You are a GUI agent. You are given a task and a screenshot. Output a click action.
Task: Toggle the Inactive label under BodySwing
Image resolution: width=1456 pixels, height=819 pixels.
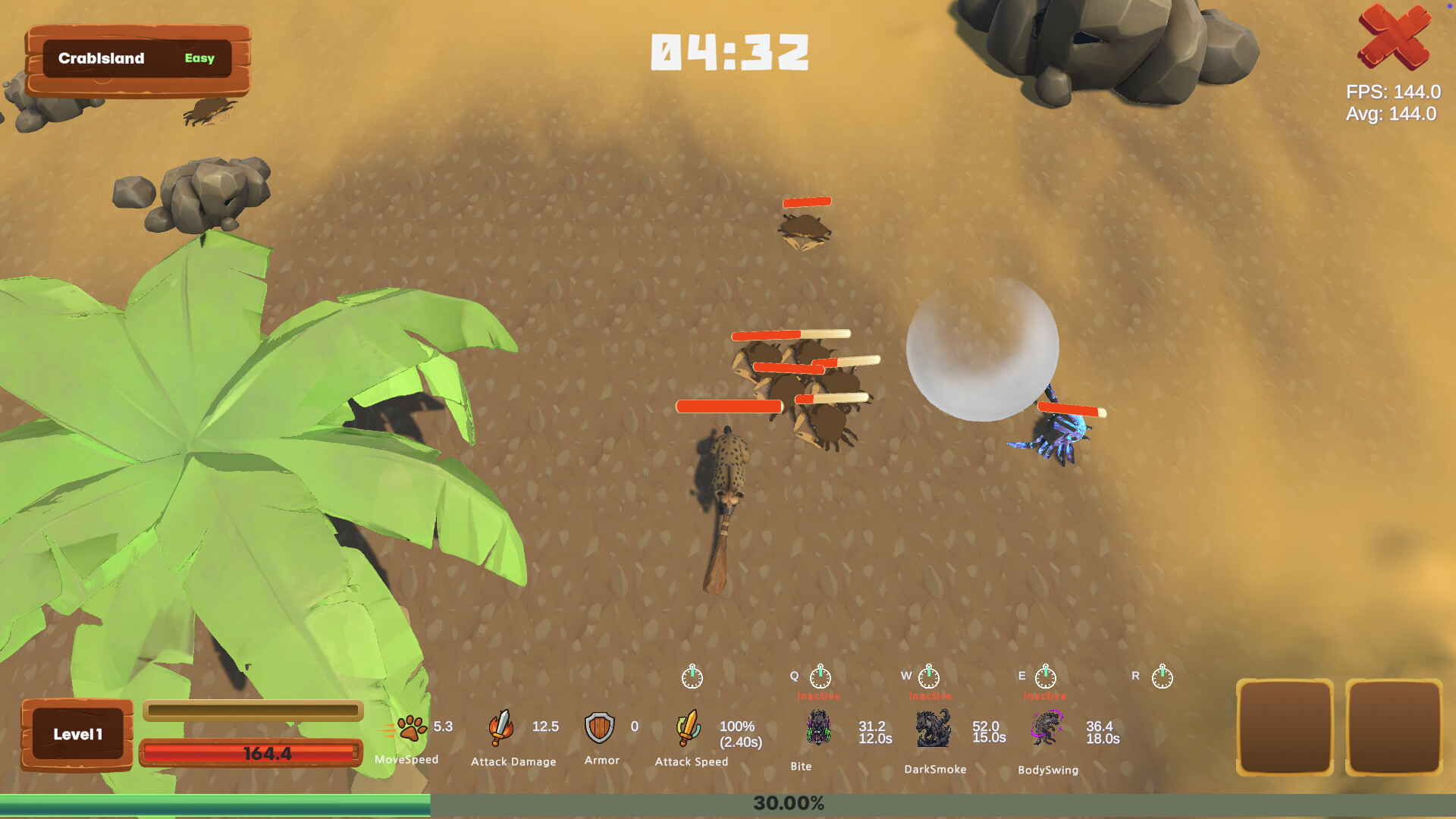1044,694
